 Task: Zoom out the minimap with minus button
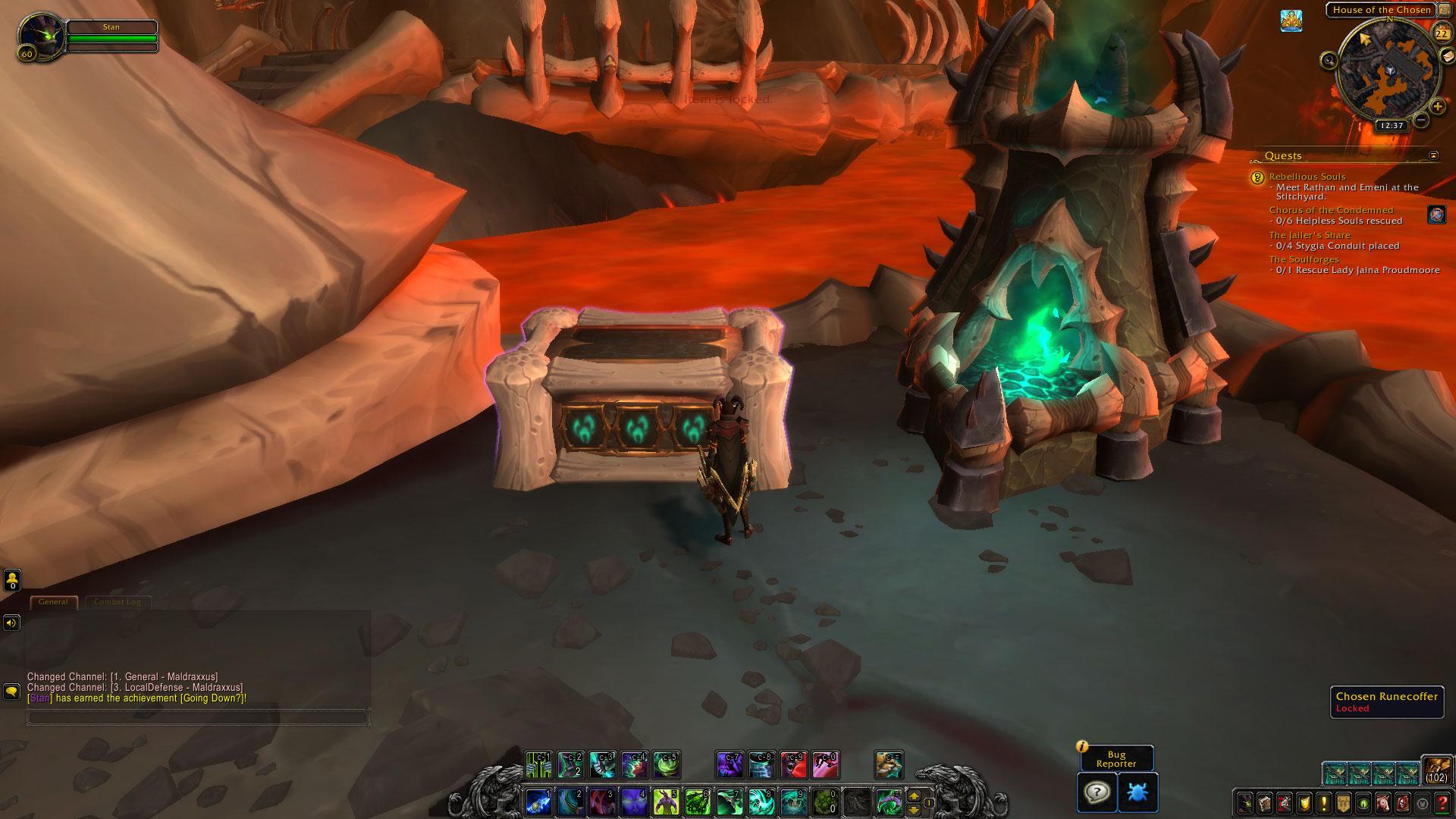pos(1421,120)
